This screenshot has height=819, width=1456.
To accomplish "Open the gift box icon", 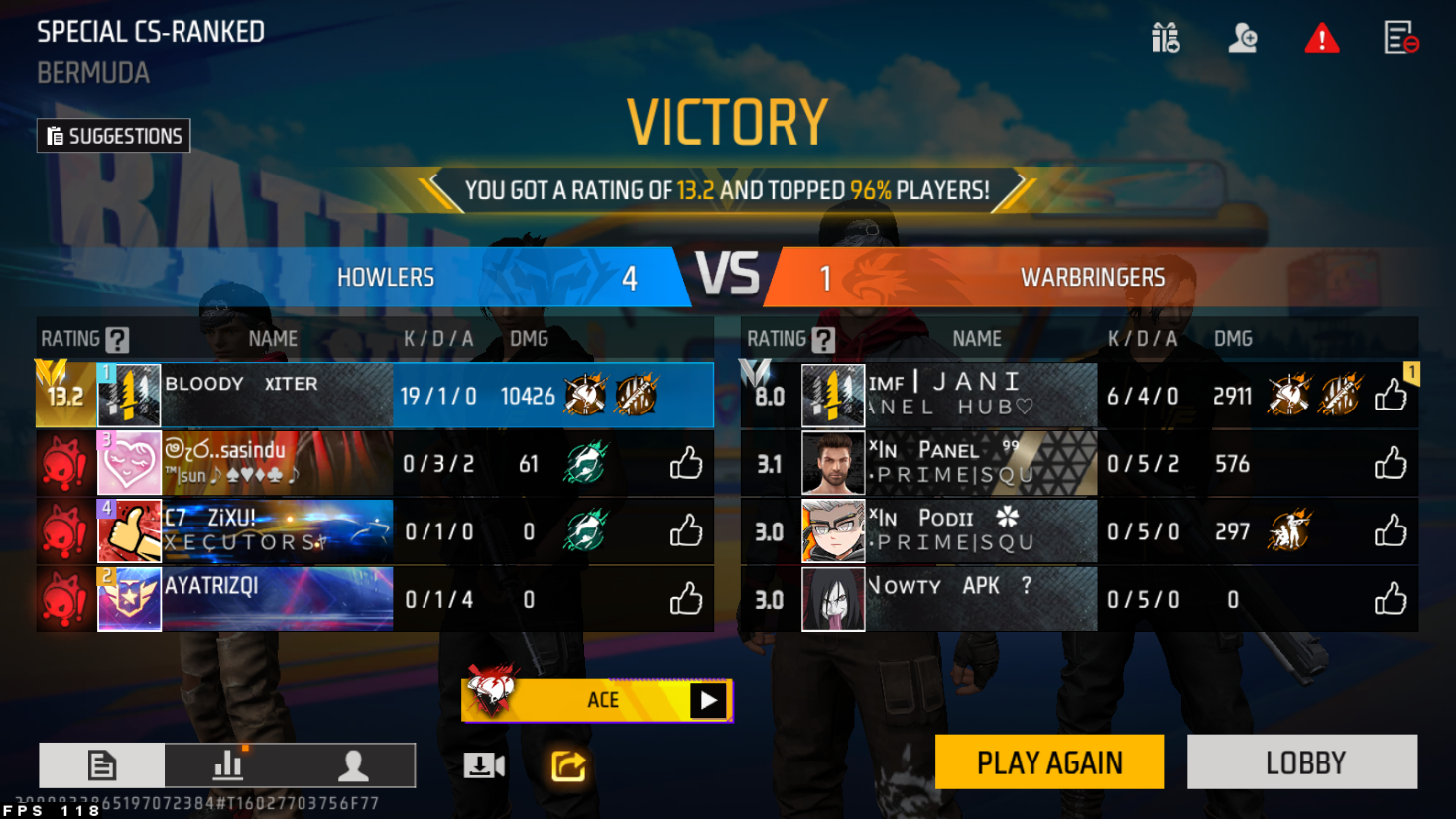I will pyautogui.click(x=1165, y=38).
